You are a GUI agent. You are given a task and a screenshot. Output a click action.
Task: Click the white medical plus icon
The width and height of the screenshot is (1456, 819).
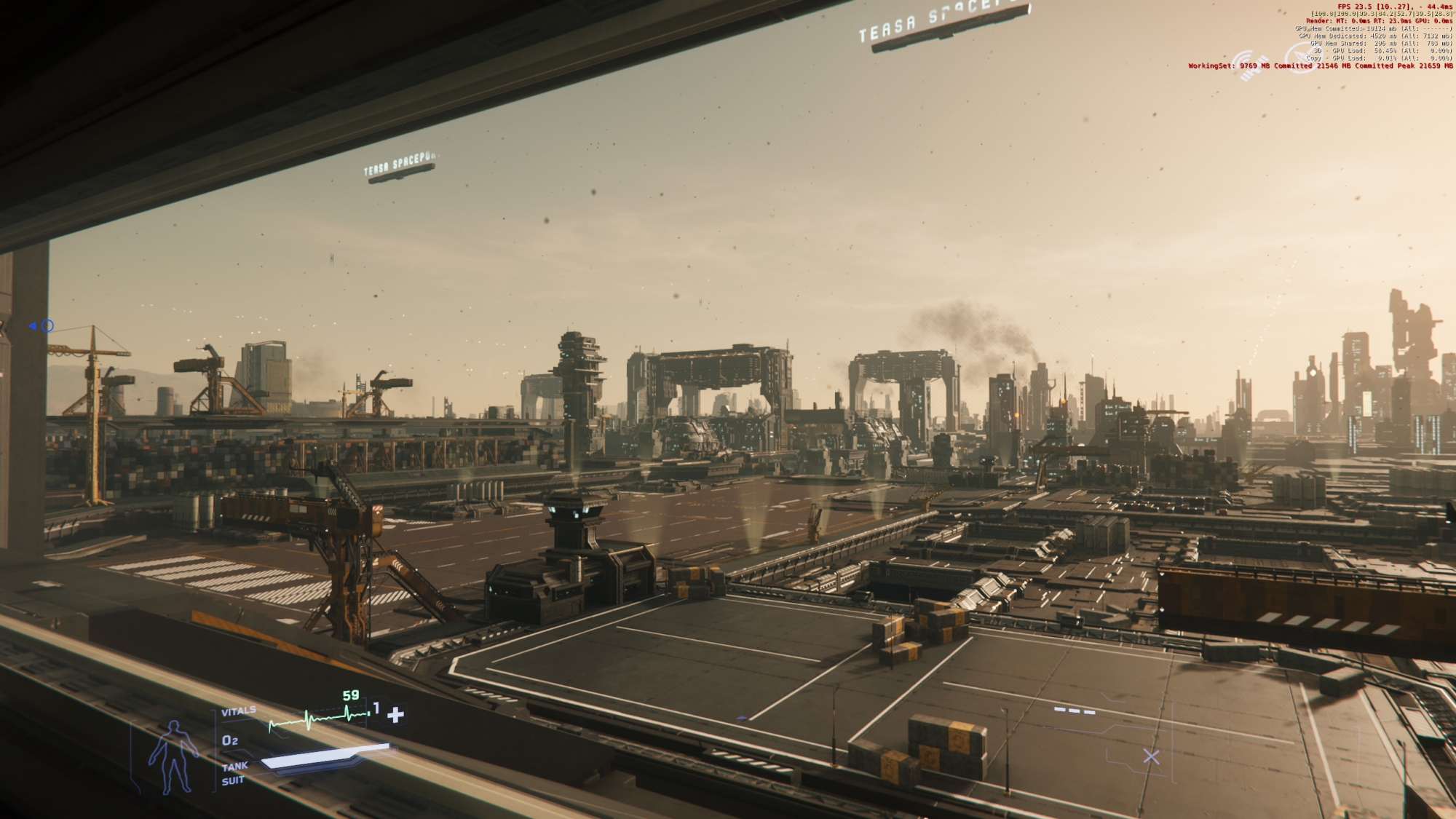click(395, 714)
